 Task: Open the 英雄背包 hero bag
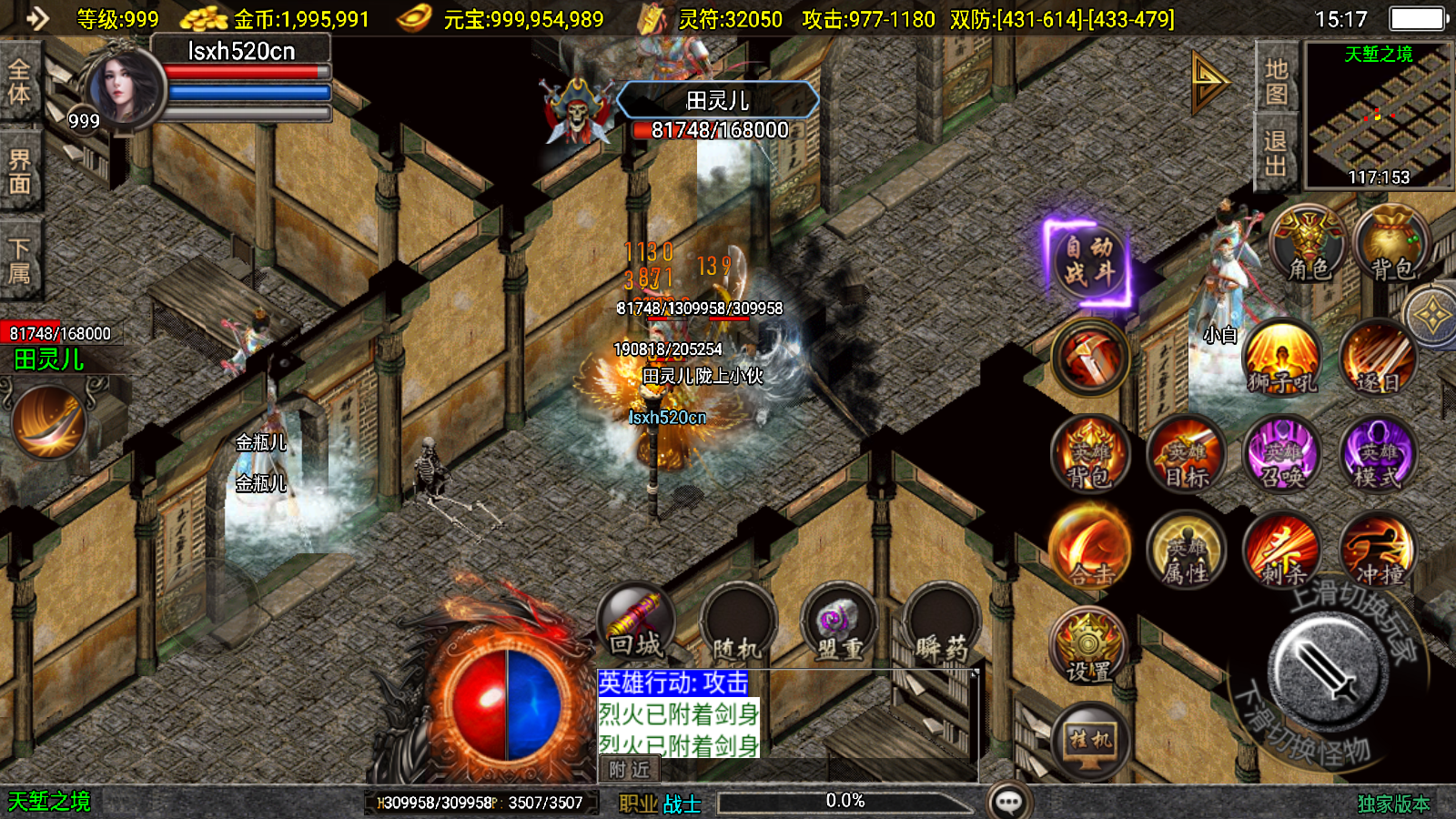click(x=1089, y=454)
